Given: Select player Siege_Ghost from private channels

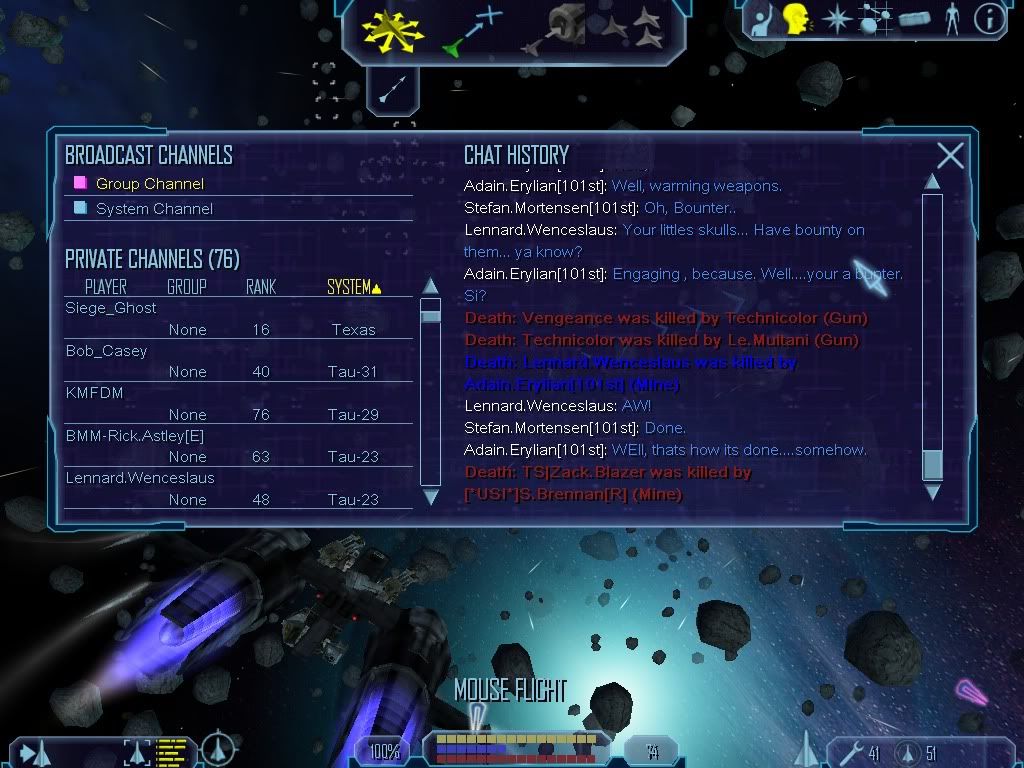Looking at the screenshot, I should coord(111,308).
